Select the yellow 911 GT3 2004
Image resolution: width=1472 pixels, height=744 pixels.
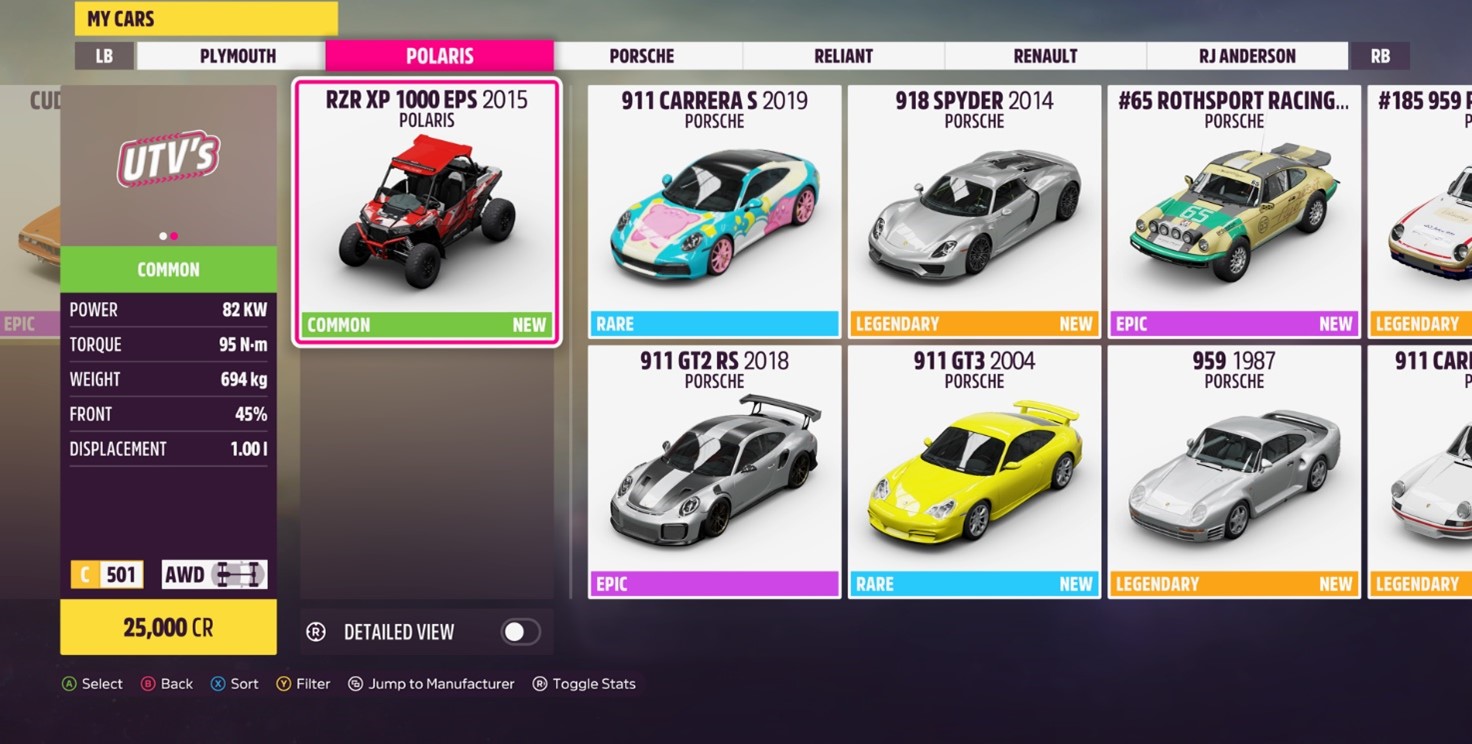click(974, 472)
